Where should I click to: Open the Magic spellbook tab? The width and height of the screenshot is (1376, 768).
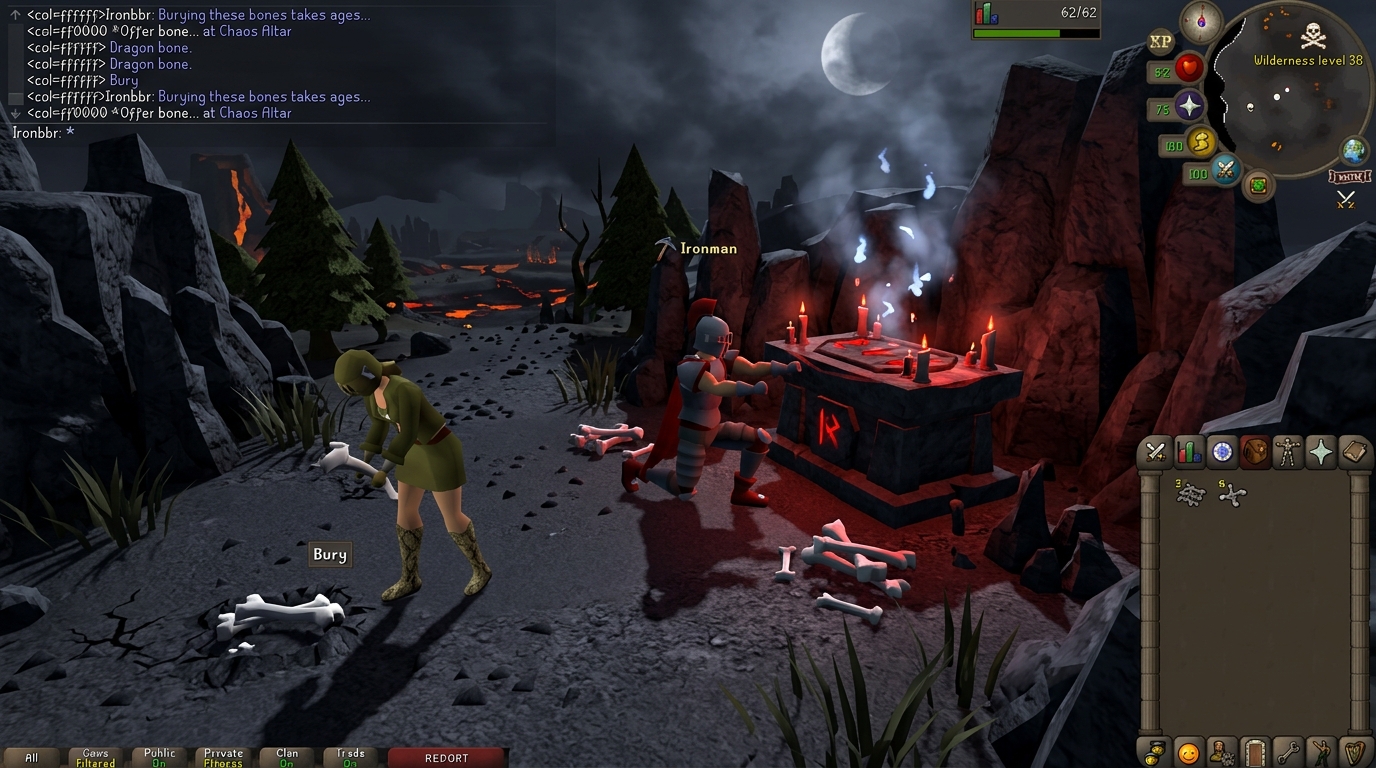(x=1353, y=452)
